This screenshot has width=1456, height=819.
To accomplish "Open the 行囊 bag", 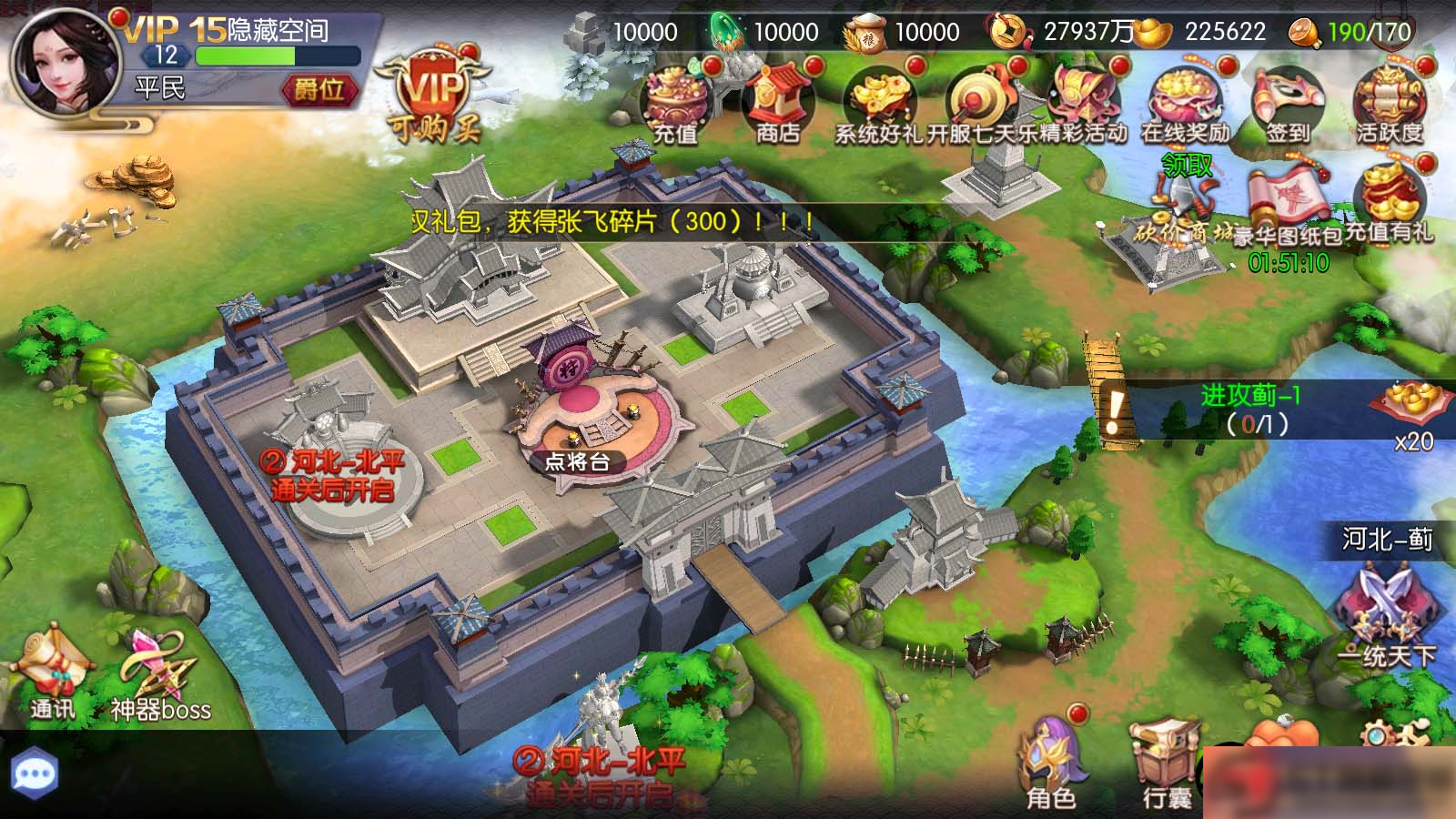I will [x=1162, y=755].
